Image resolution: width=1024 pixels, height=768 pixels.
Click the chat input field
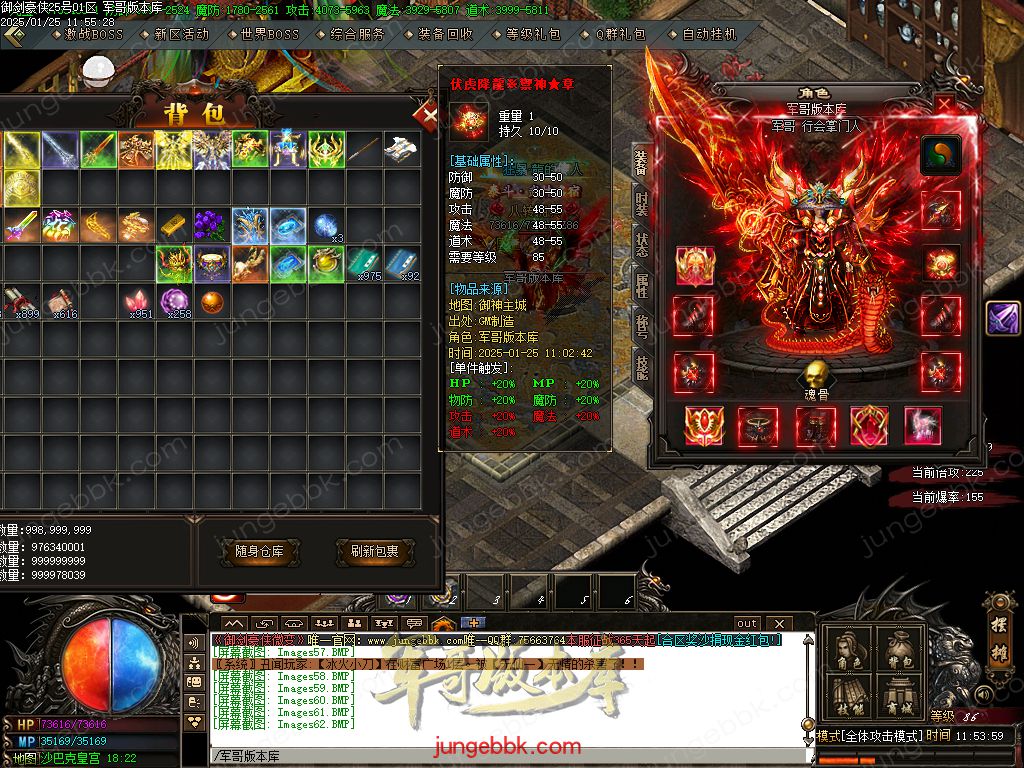click(500, 755)
